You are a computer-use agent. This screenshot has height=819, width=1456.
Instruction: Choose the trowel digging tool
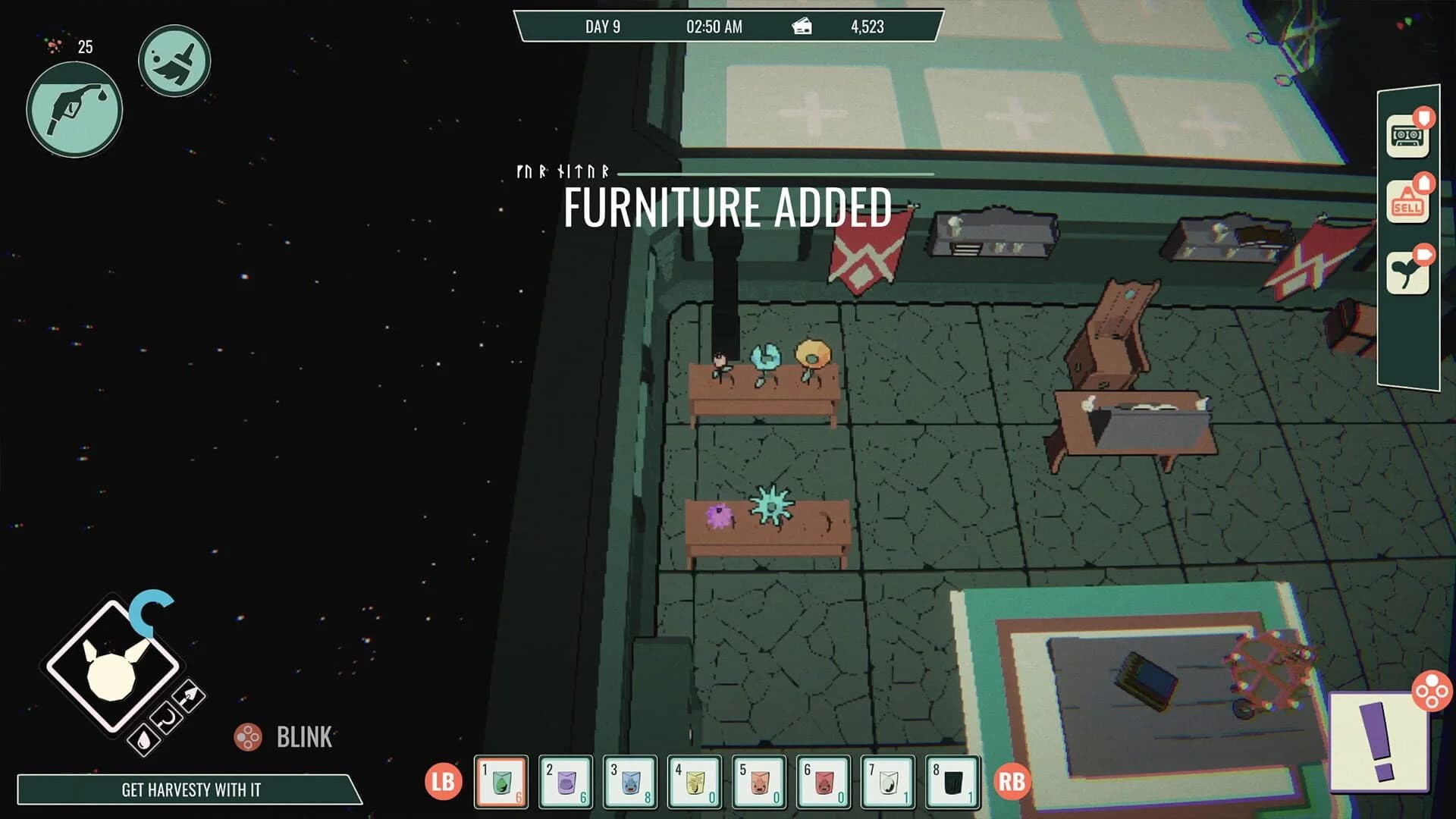[x=190, y=695]
